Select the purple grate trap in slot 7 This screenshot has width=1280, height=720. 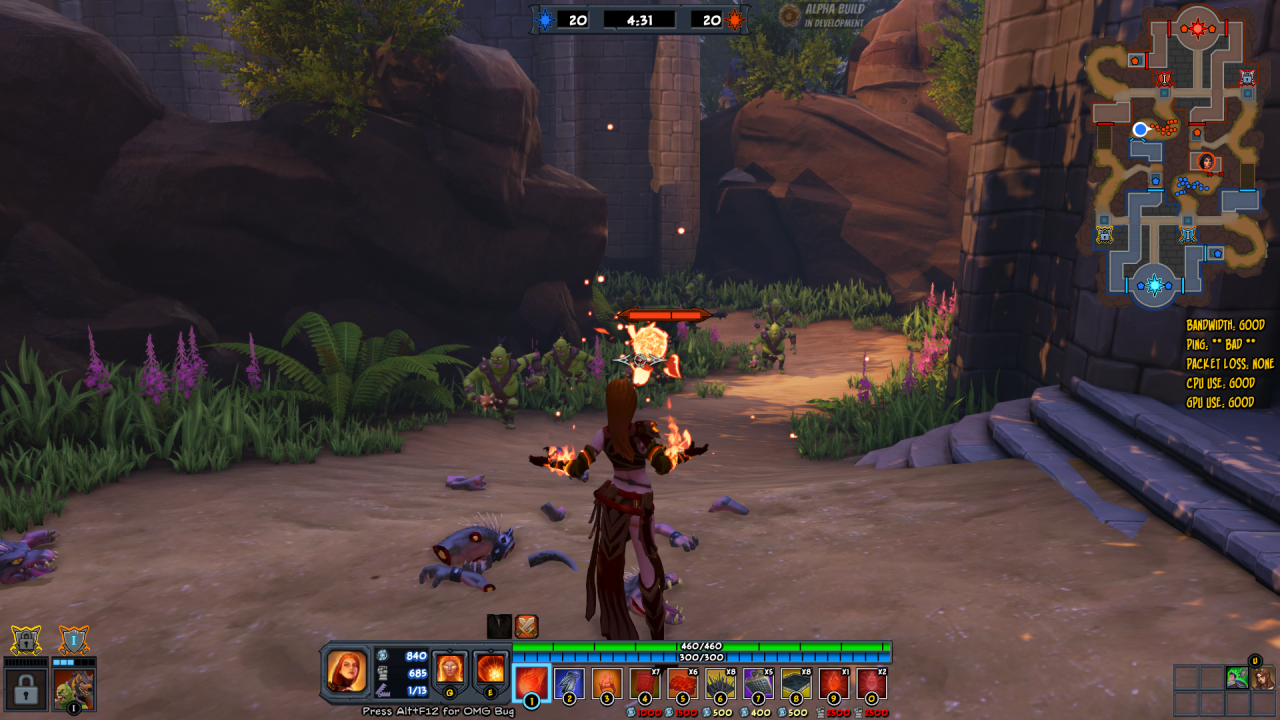(x=758, y=683)
